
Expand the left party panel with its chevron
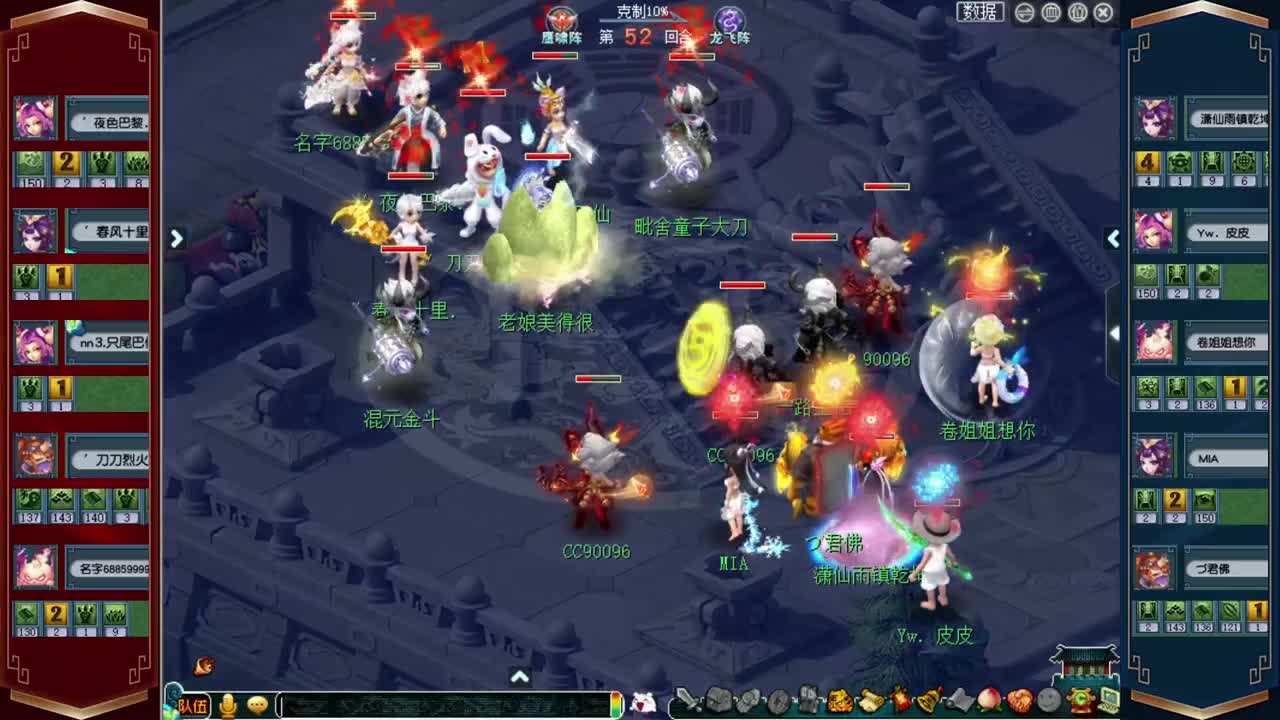176,239
